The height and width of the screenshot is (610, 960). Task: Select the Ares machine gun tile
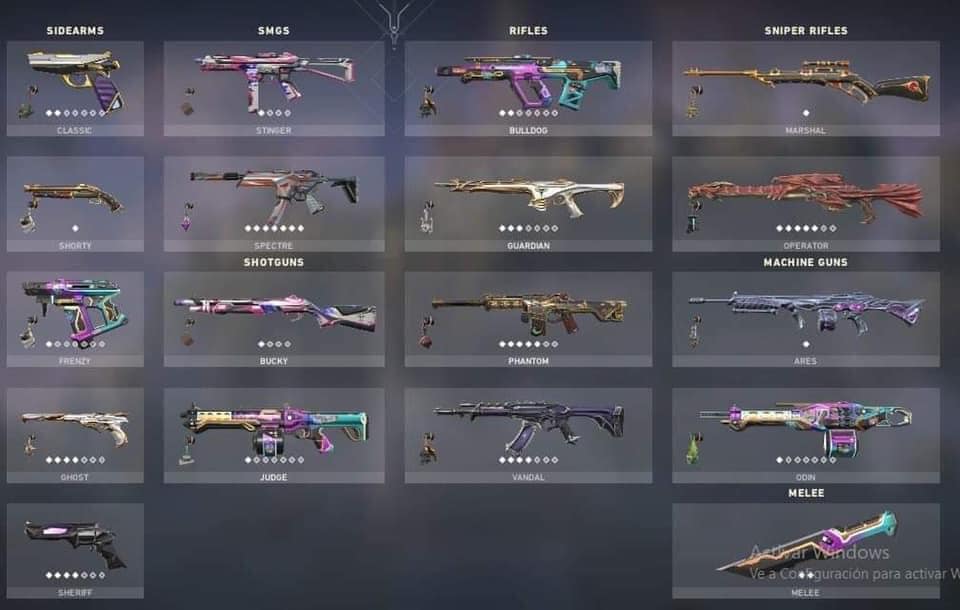pos(805,318)
